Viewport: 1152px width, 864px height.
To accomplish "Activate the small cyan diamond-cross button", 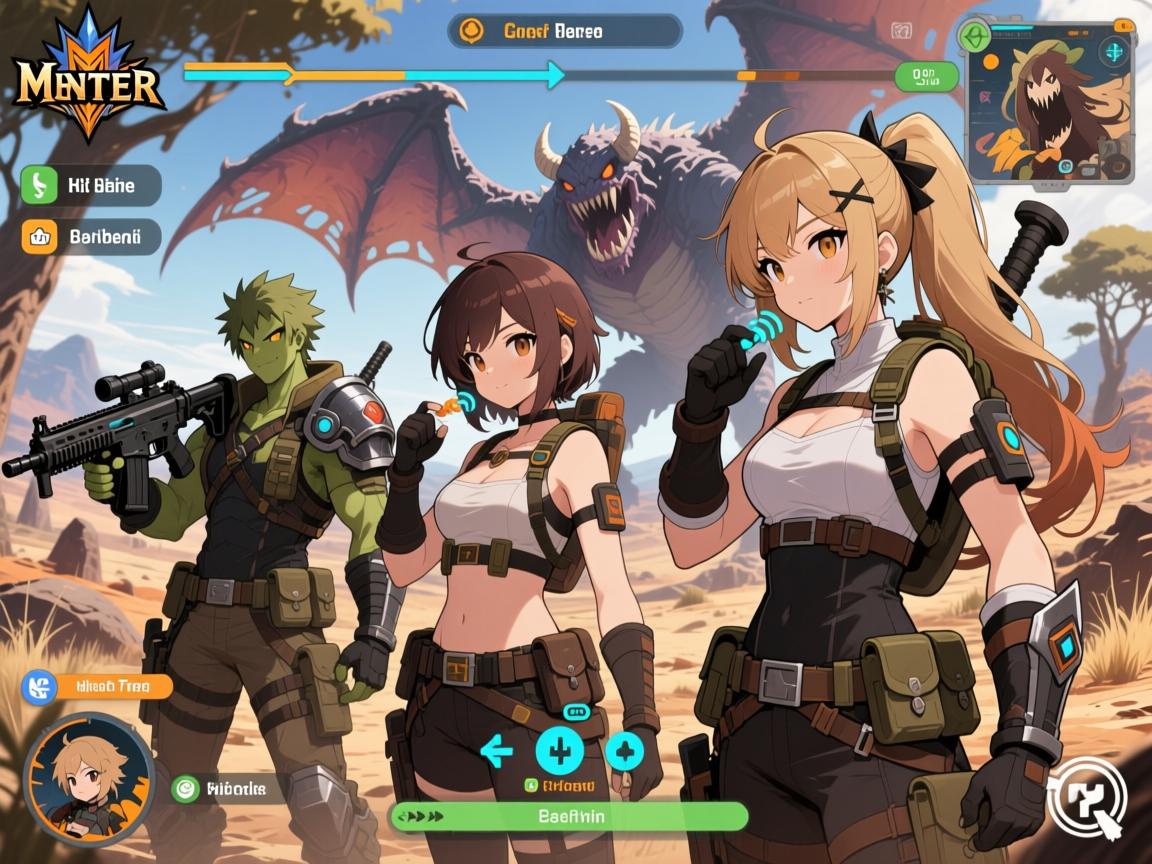I will point(625,751).
